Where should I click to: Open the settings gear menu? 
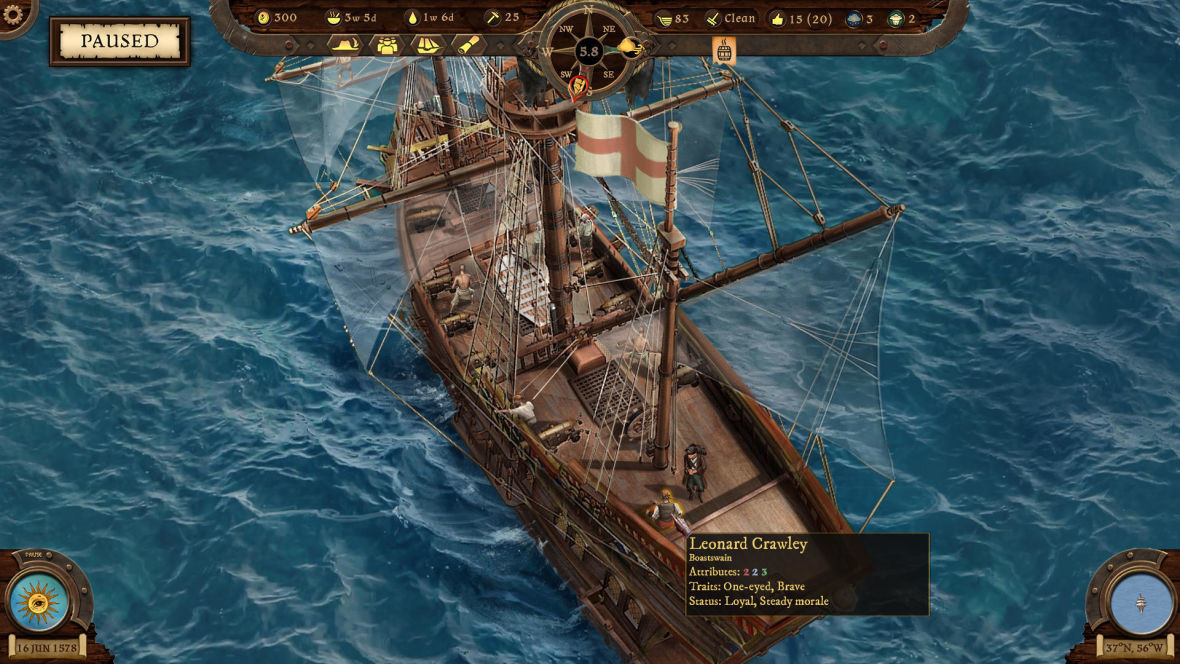click(13, 14)
